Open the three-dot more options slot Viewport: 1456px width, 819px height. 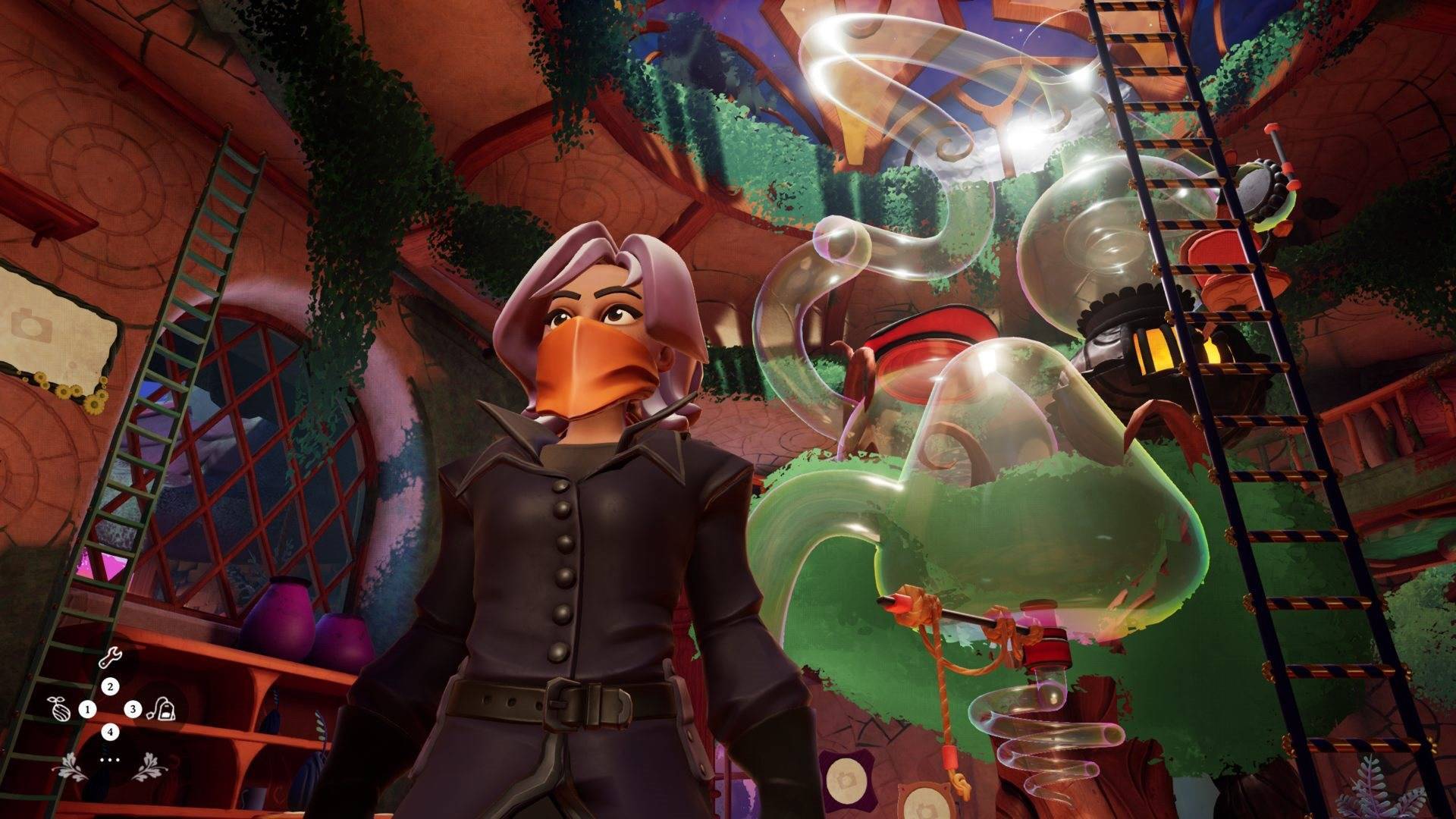[x=110, y=758]
